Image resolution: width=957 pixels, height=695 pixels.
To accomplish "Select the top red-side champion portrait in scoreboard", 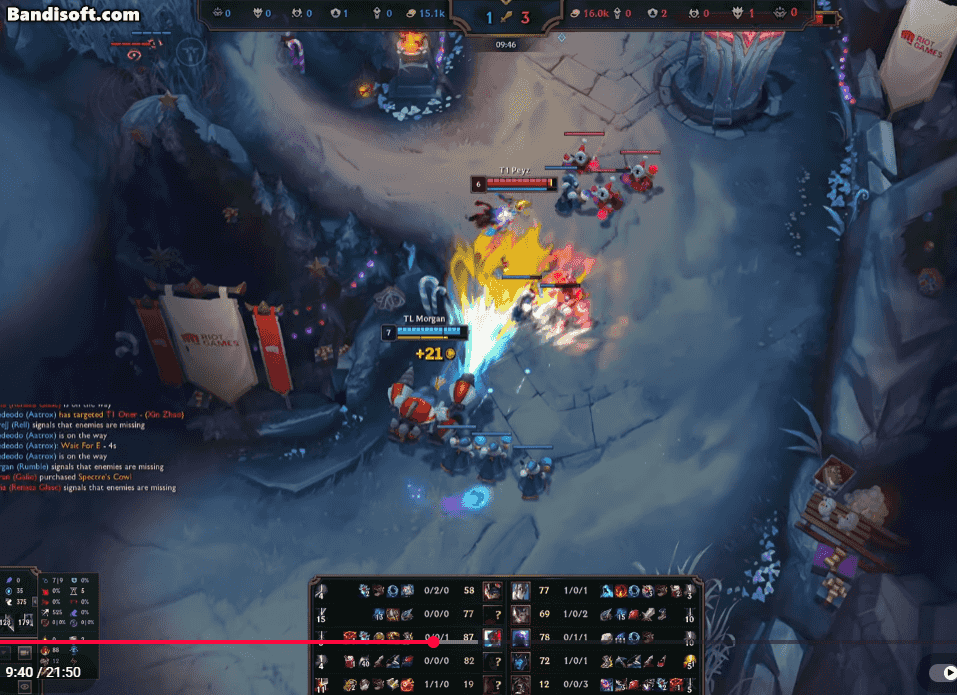I will pyautogui.click(x=521, y=591).
